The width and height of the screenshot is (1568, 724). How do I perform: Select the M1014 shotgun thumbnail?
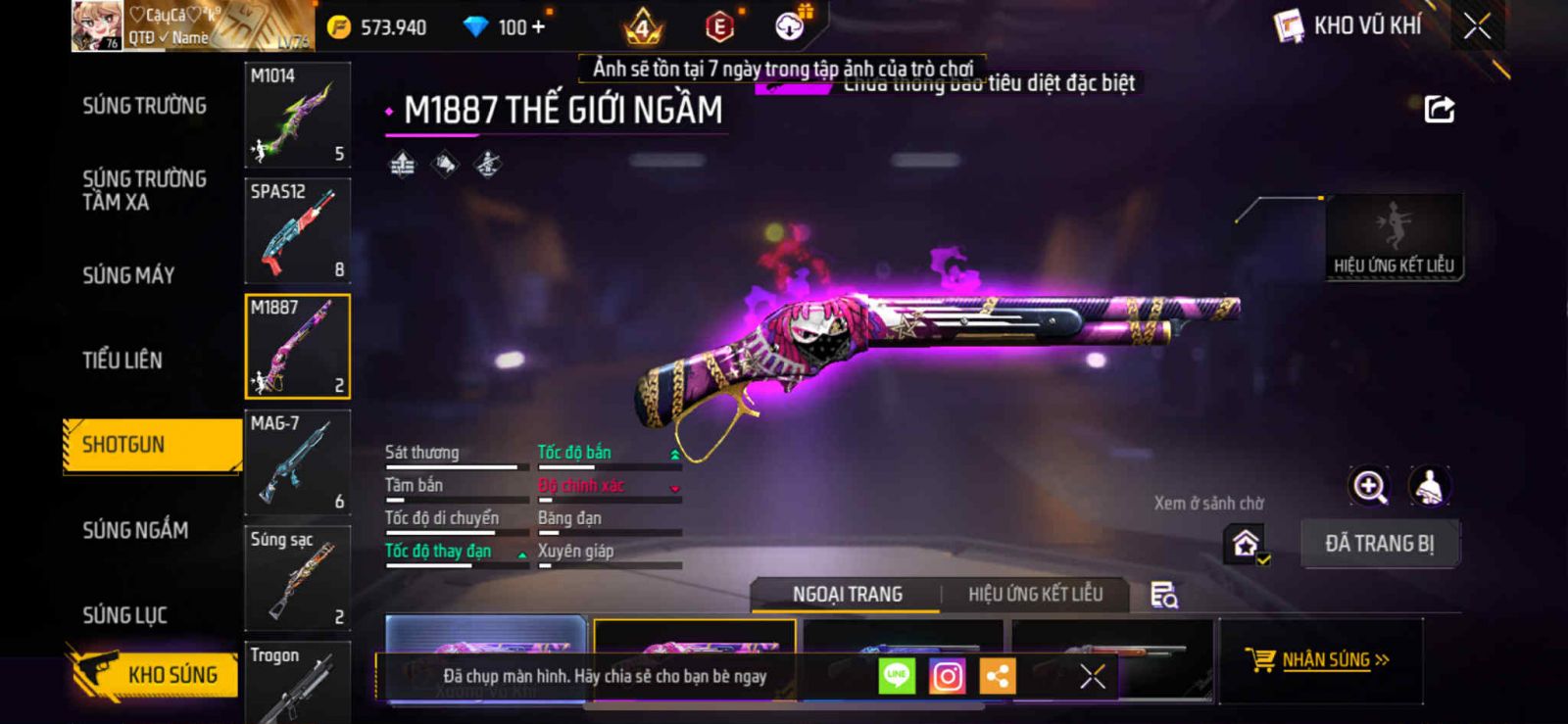point(297,115)
